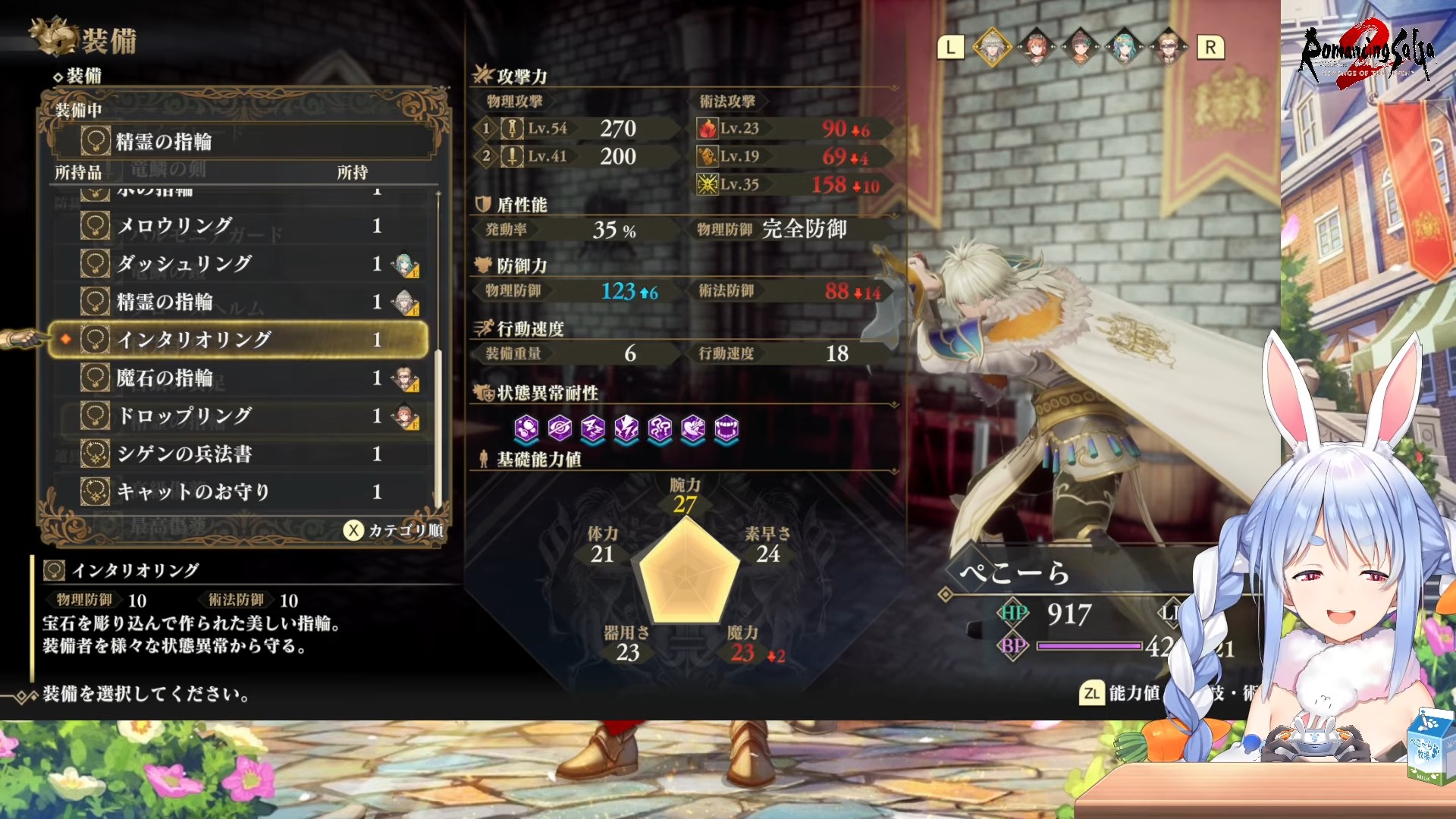Switch to the brown-haired character portrait

coord(1080,48)
